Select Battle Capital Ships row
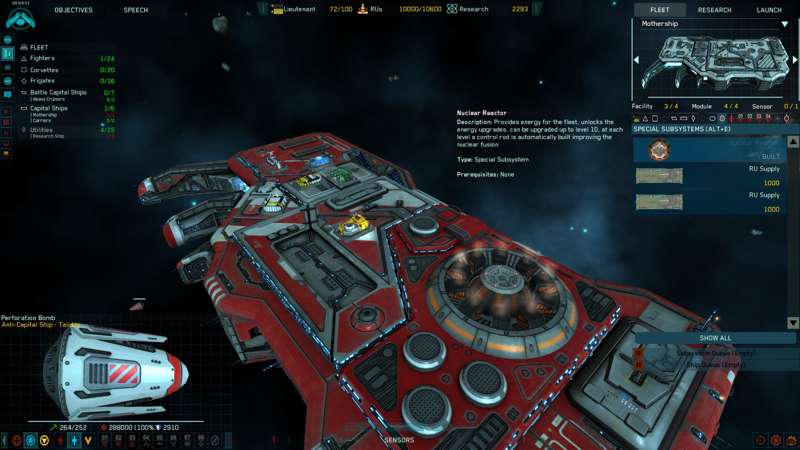This screenshot has width=800, height=450. pyautogui.click(x=58, y=92)
